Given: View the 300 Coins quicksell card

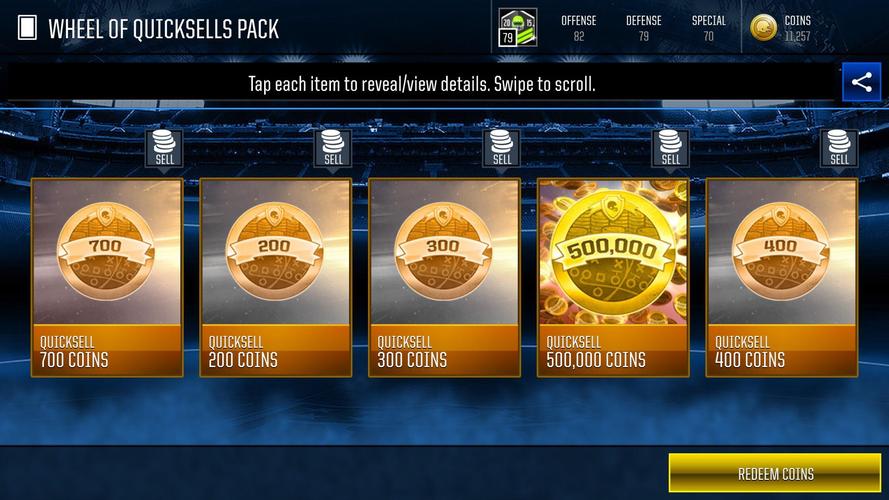Looking at the screenshot, I should (x=445, y=277).
